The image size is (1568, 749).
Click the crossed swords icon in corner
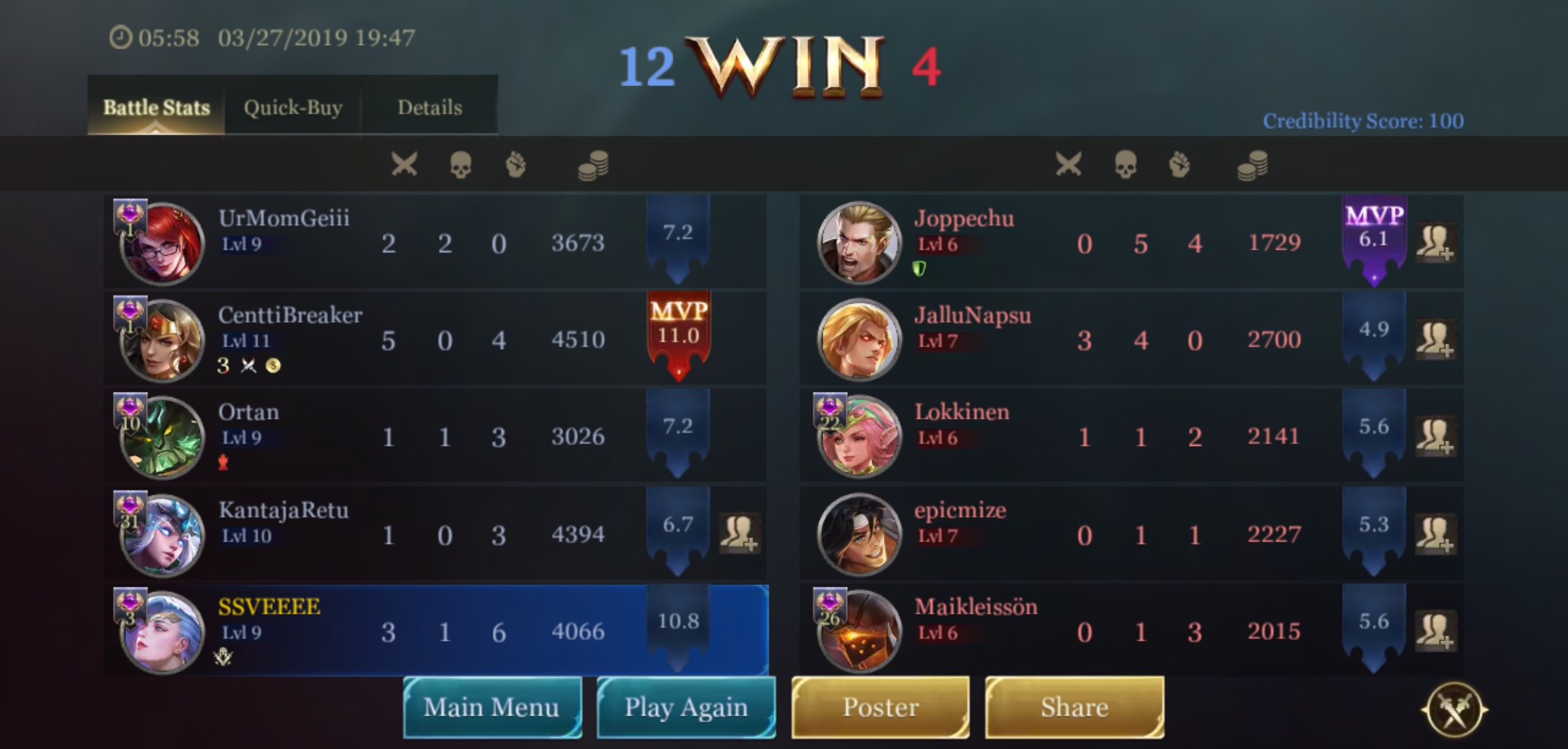[x=1454, y=709]
